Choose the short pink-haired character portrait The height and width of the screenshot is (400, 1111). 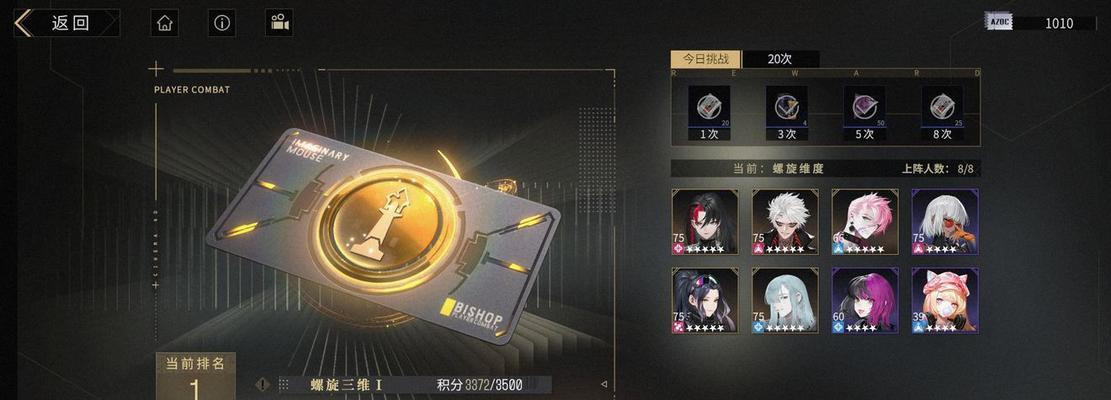tap(864, 221)
